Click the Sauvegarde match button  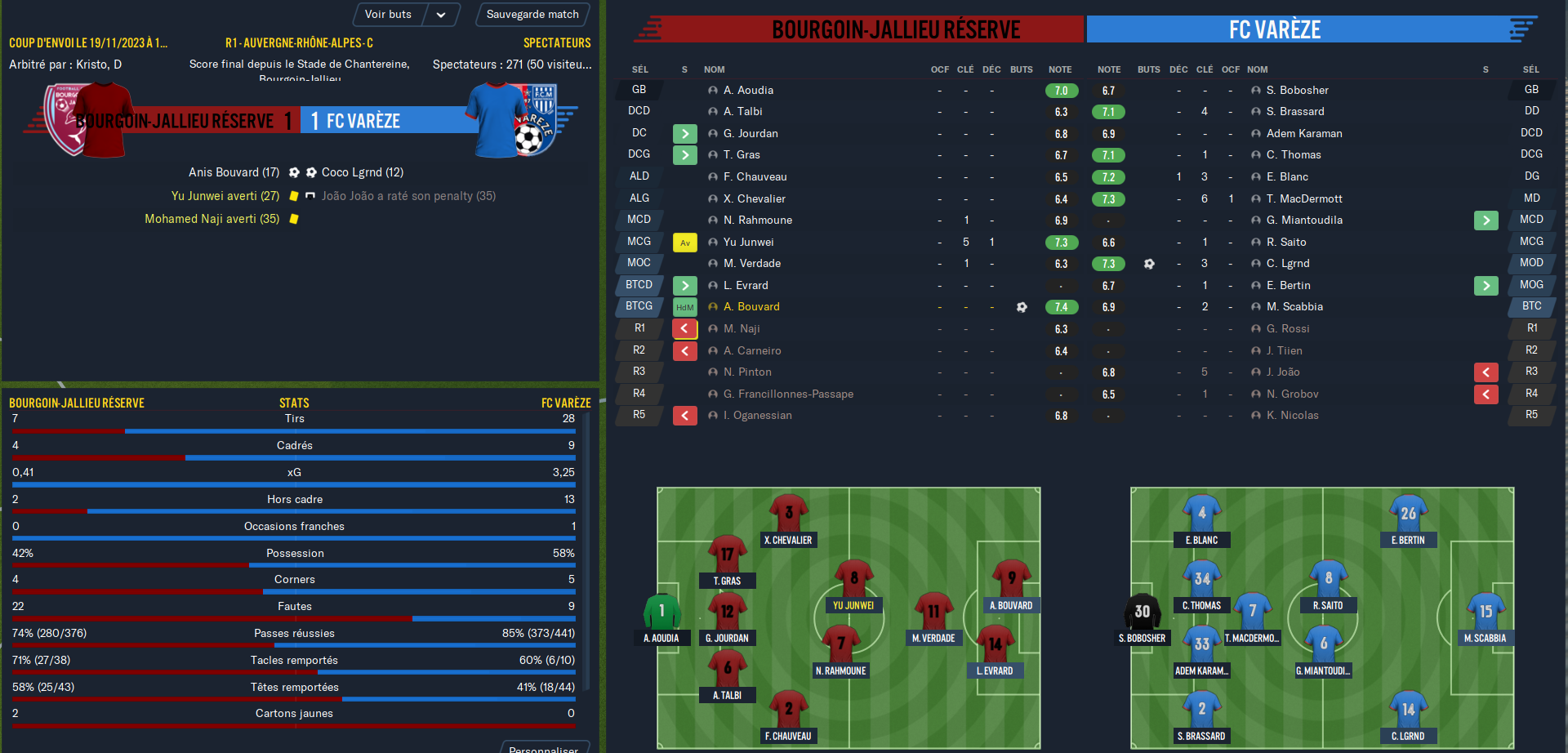(532, 15)
